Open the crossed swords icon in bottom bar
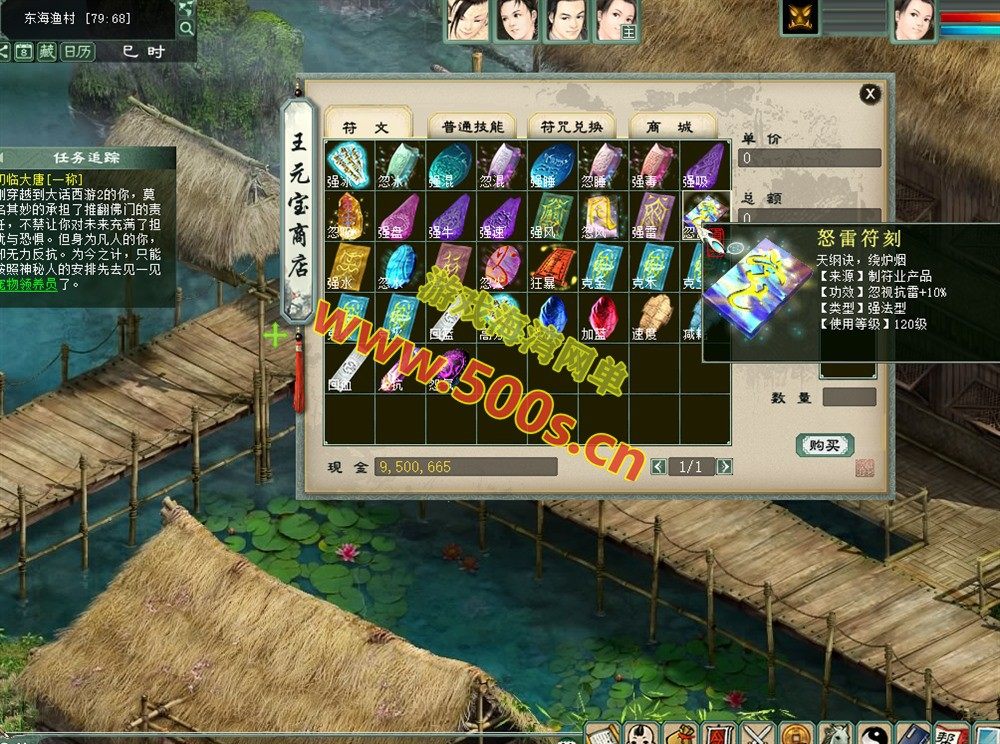 757,734
